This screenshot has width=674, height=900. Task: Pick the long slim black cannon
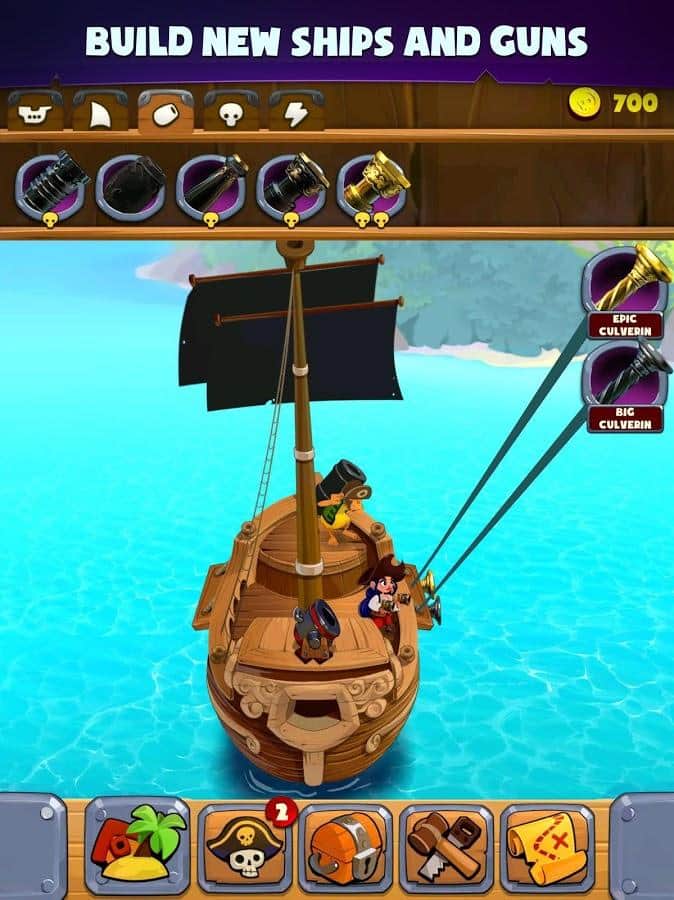pyautogui.click(x=211, y=186)
